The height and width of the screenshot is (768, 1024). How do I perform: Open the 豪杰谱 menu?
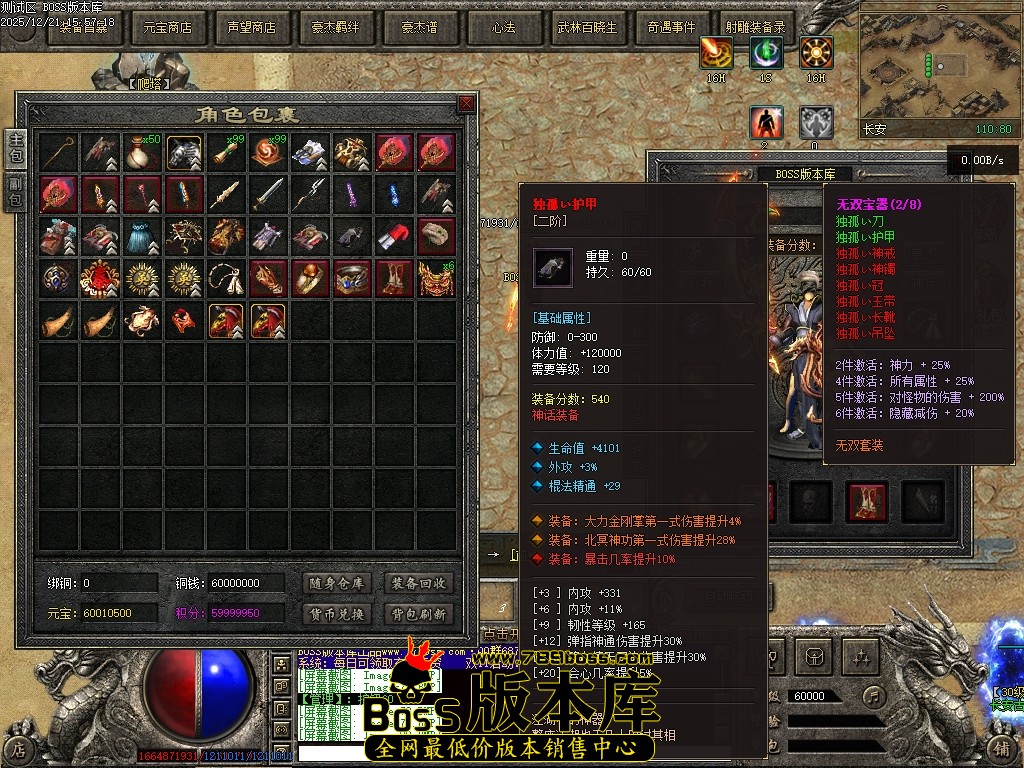pos(419,28)
